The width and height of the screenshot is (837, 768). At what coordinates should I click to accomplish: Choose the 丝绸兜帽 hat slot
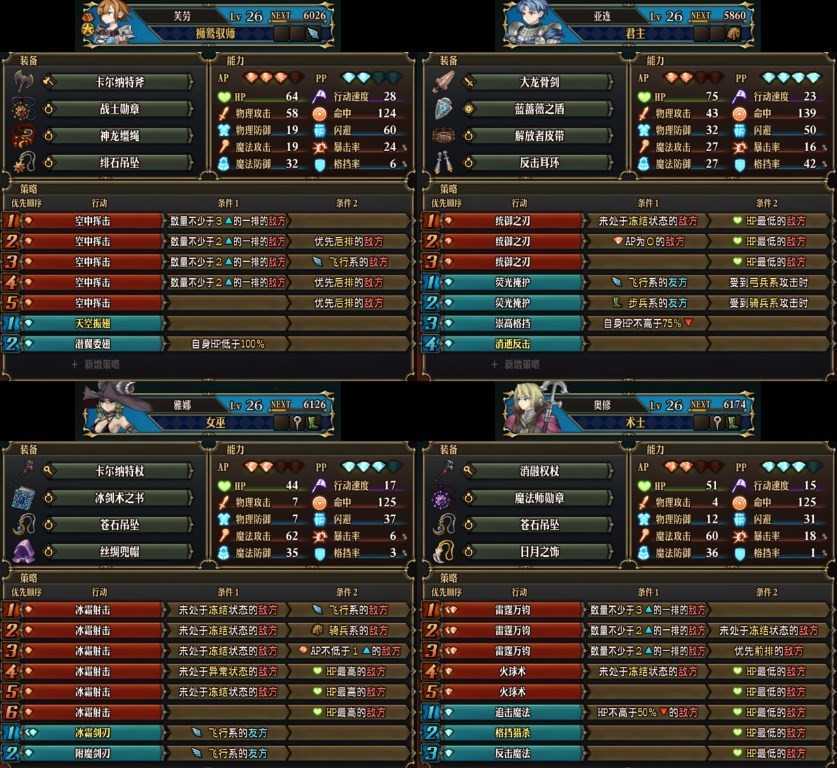(118, 551)
